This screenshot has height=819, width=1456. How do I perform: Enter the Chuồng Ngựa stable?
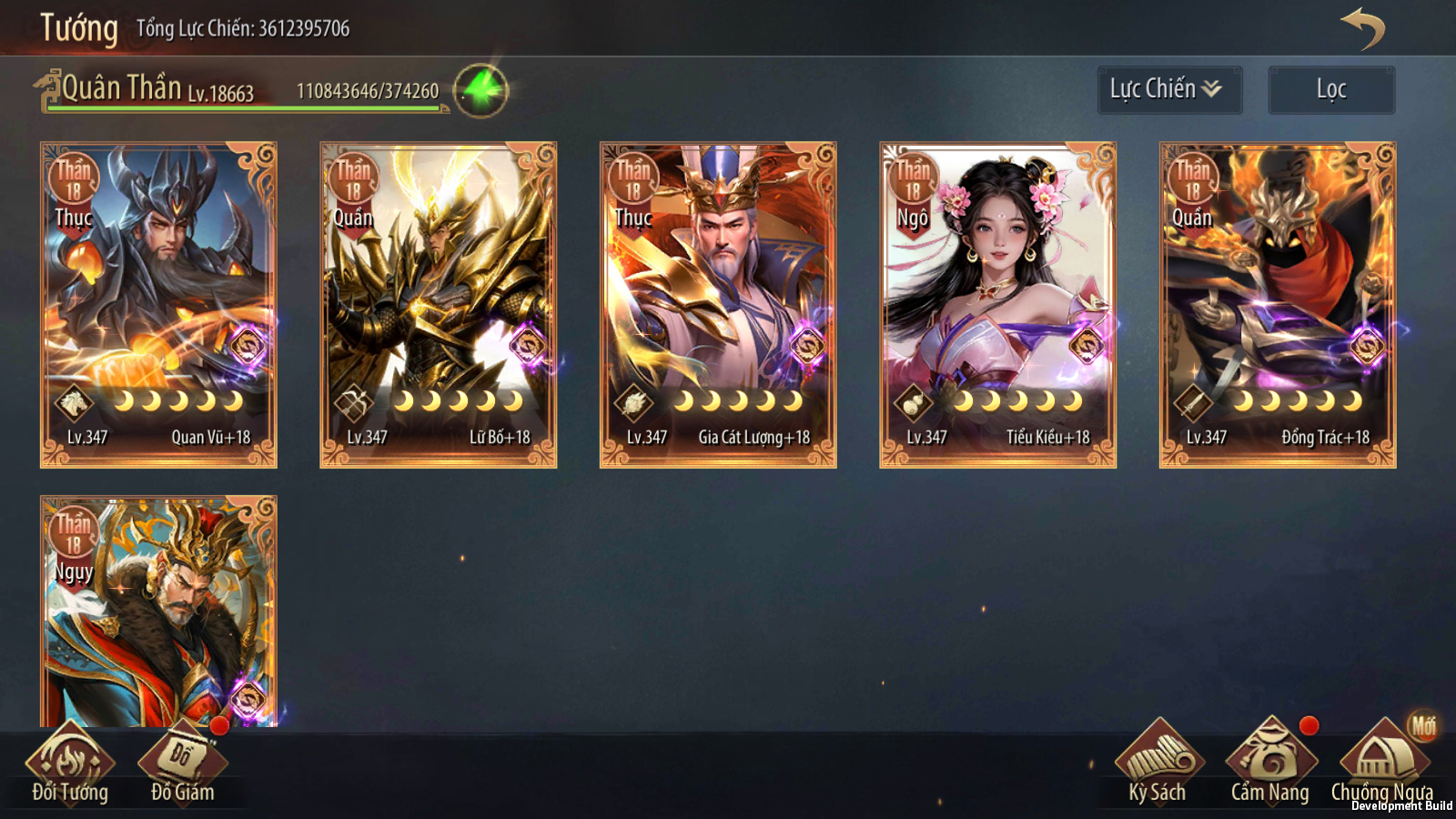tap(1382, 766)
